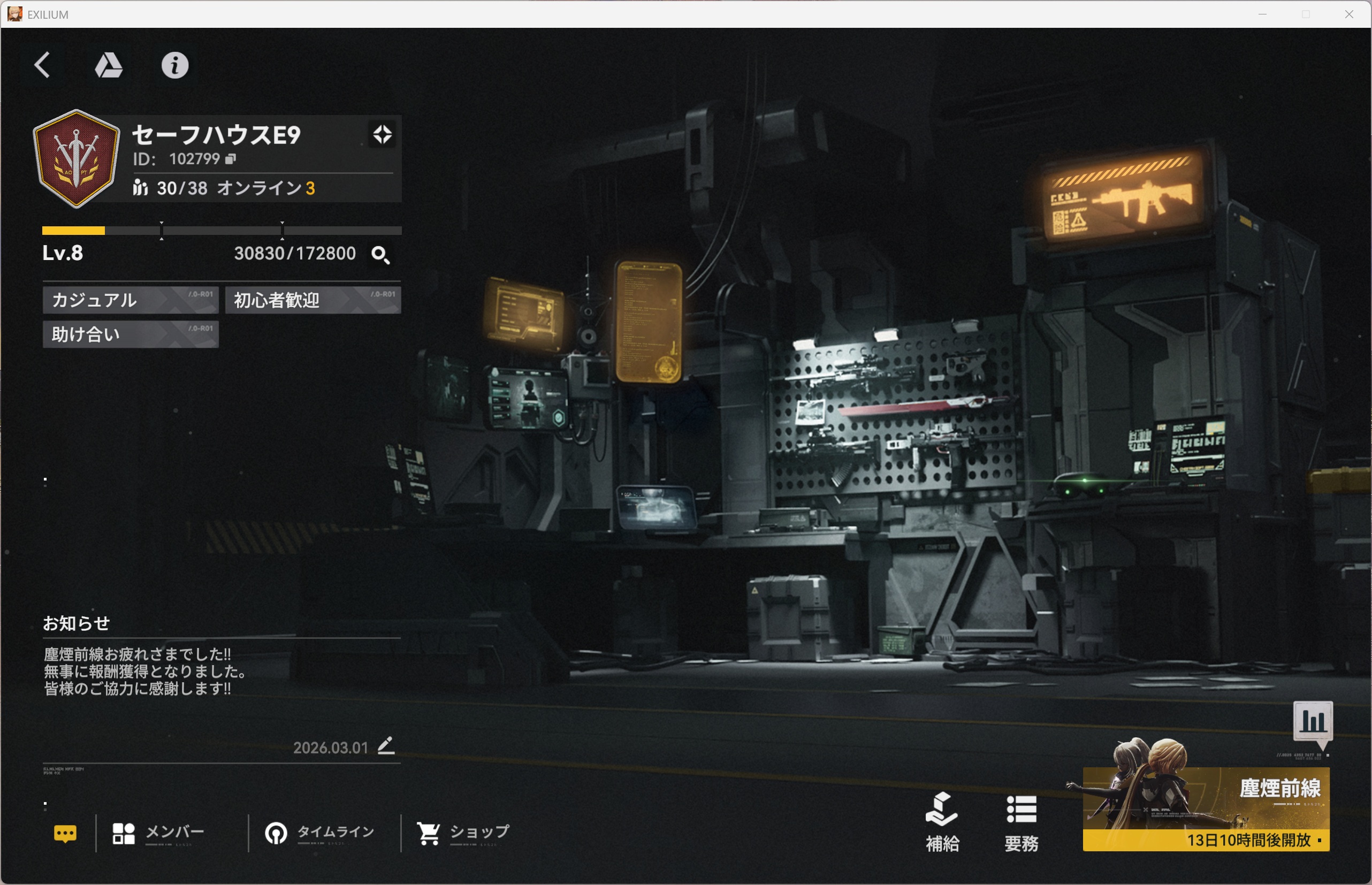Image resolution: width=1372 pixels, height=885 pixels.
Task: Click the platoon shield emblem
Action: click(x=77, y=158)
